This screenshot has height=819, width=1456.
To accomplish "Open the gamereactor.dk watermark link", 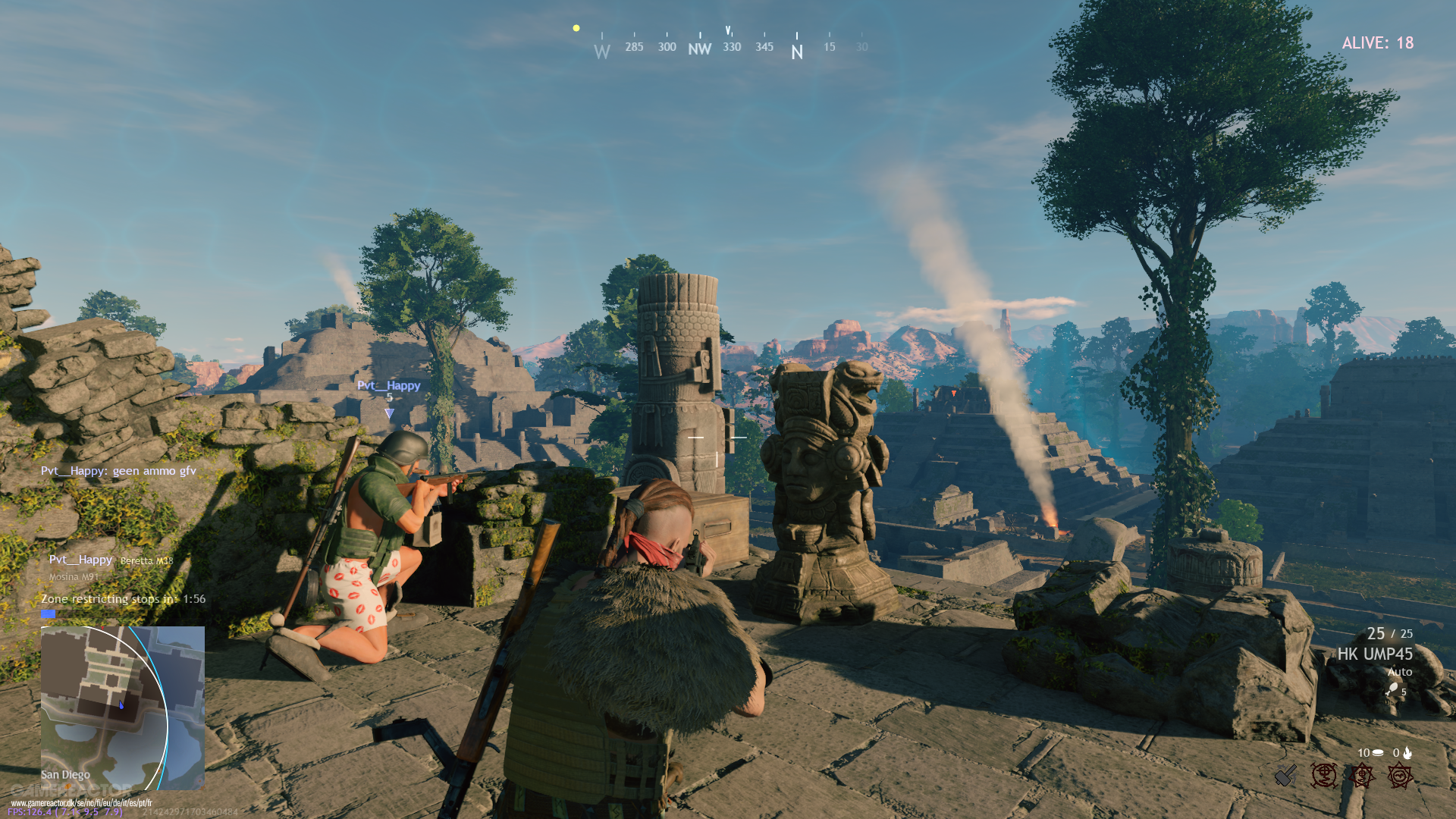I will tap(81, 802).
